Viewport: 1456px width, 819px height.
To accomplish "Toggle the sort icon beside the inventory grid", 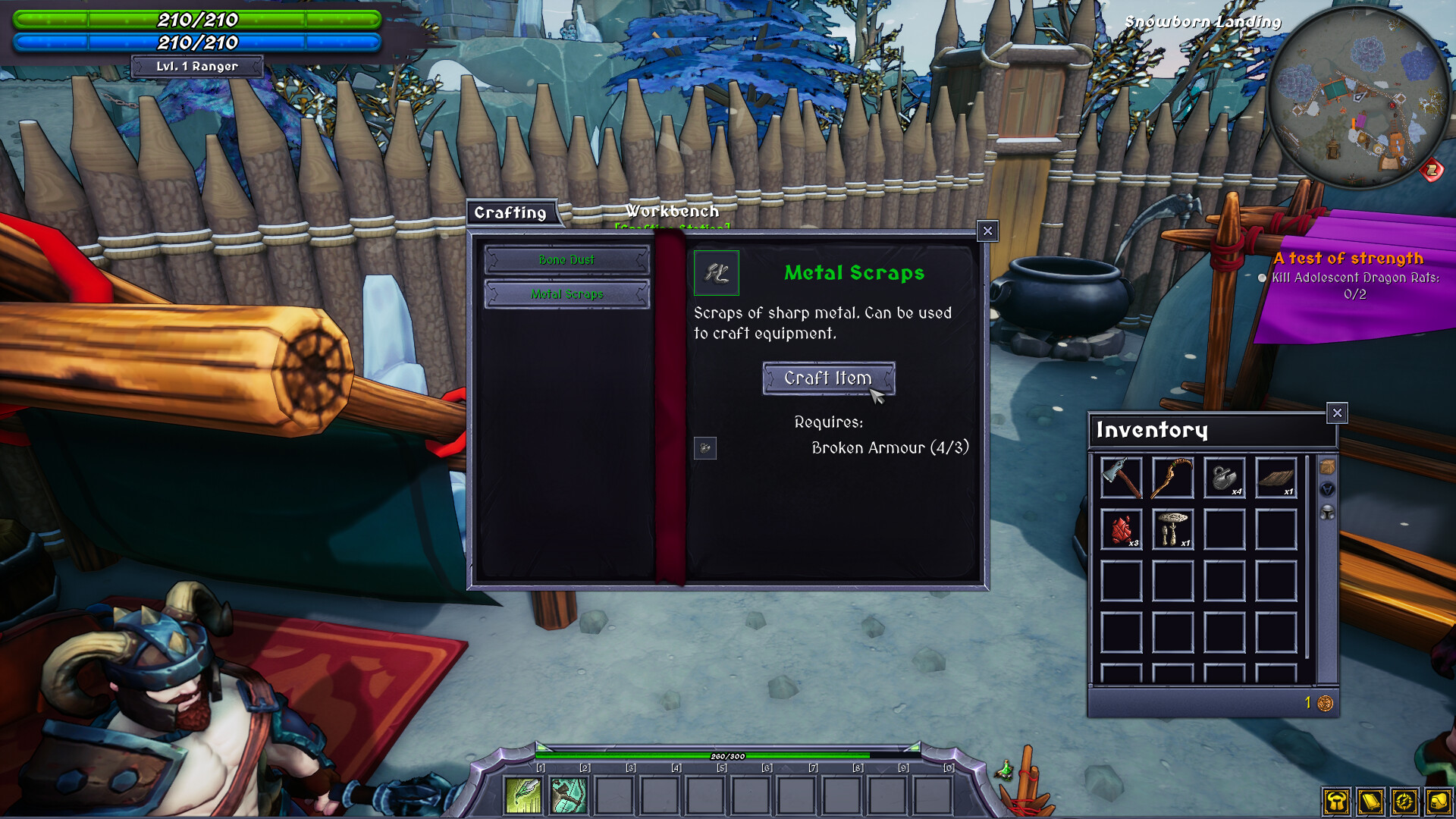I will pyautogui.click(x=1327, y=489).
